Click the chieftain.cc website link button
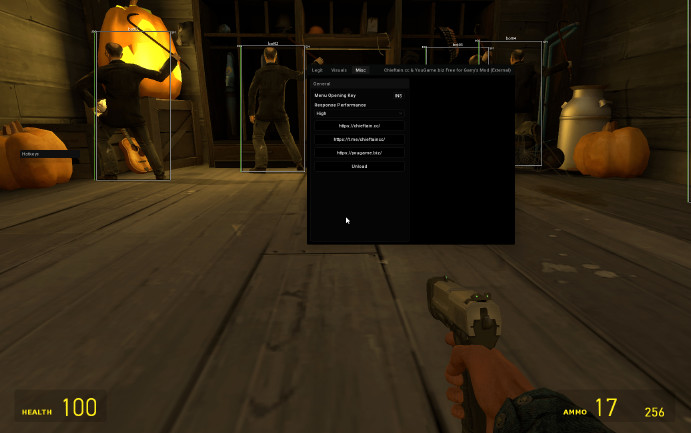691x433 pixels. [x=359, y=126]
